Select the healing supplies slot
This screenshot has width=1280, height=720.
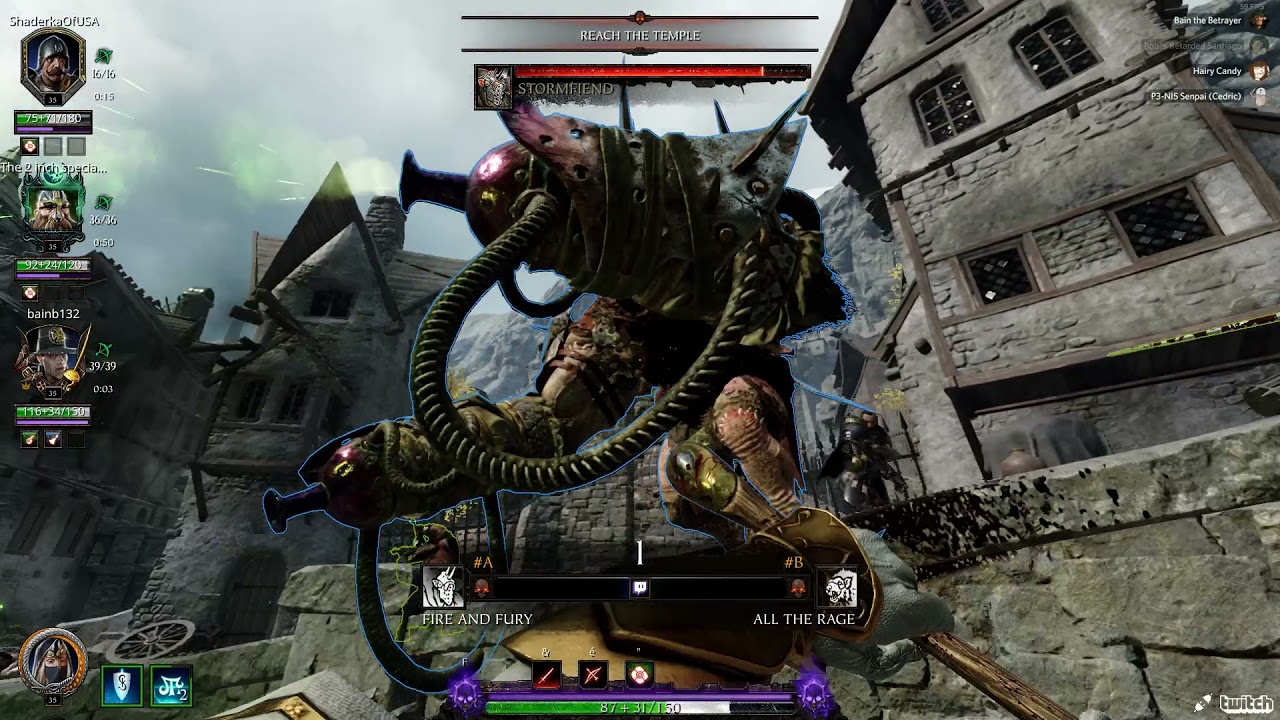[x=640, y=676]
